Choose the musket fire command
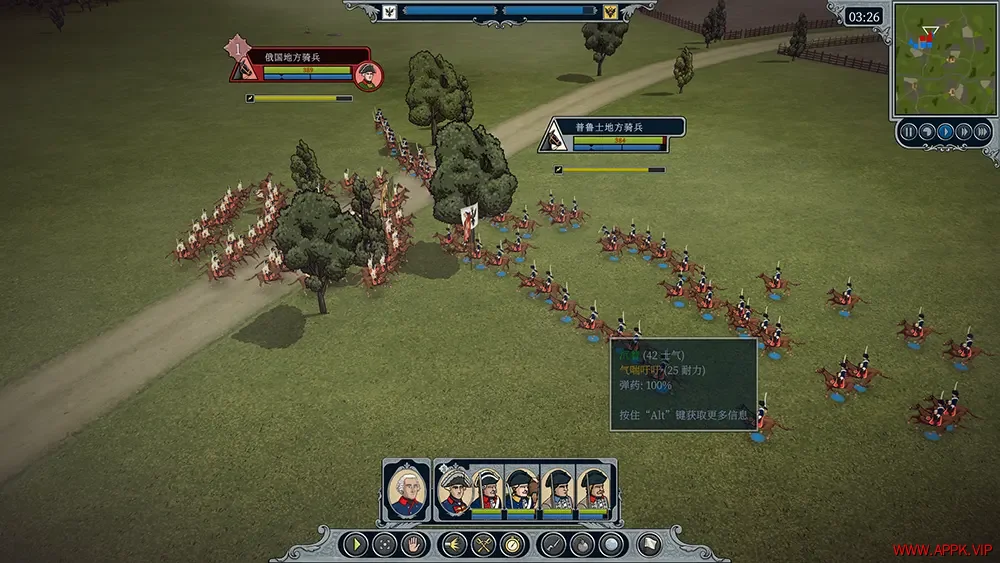The width and height of the screenshot is (1000, 563). click(553, 545)
